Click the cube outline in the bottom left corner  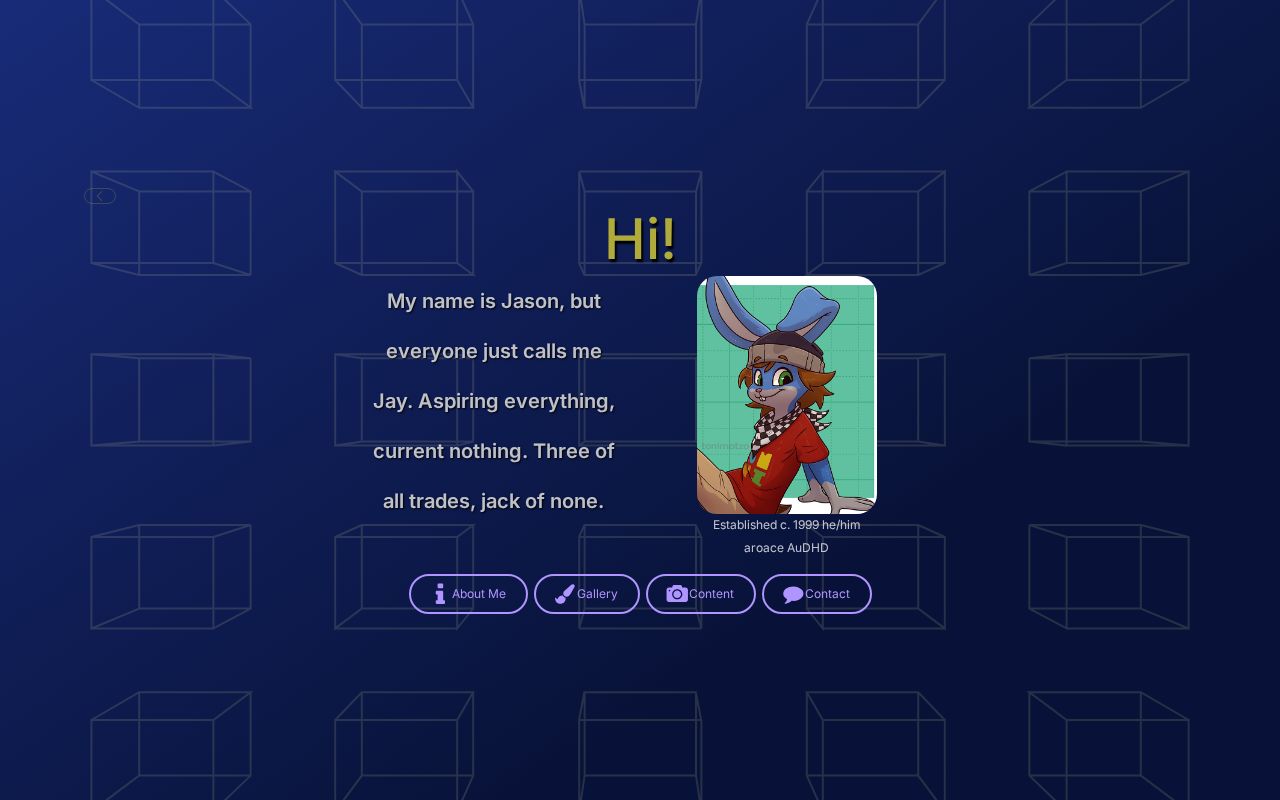pos(171,740)
